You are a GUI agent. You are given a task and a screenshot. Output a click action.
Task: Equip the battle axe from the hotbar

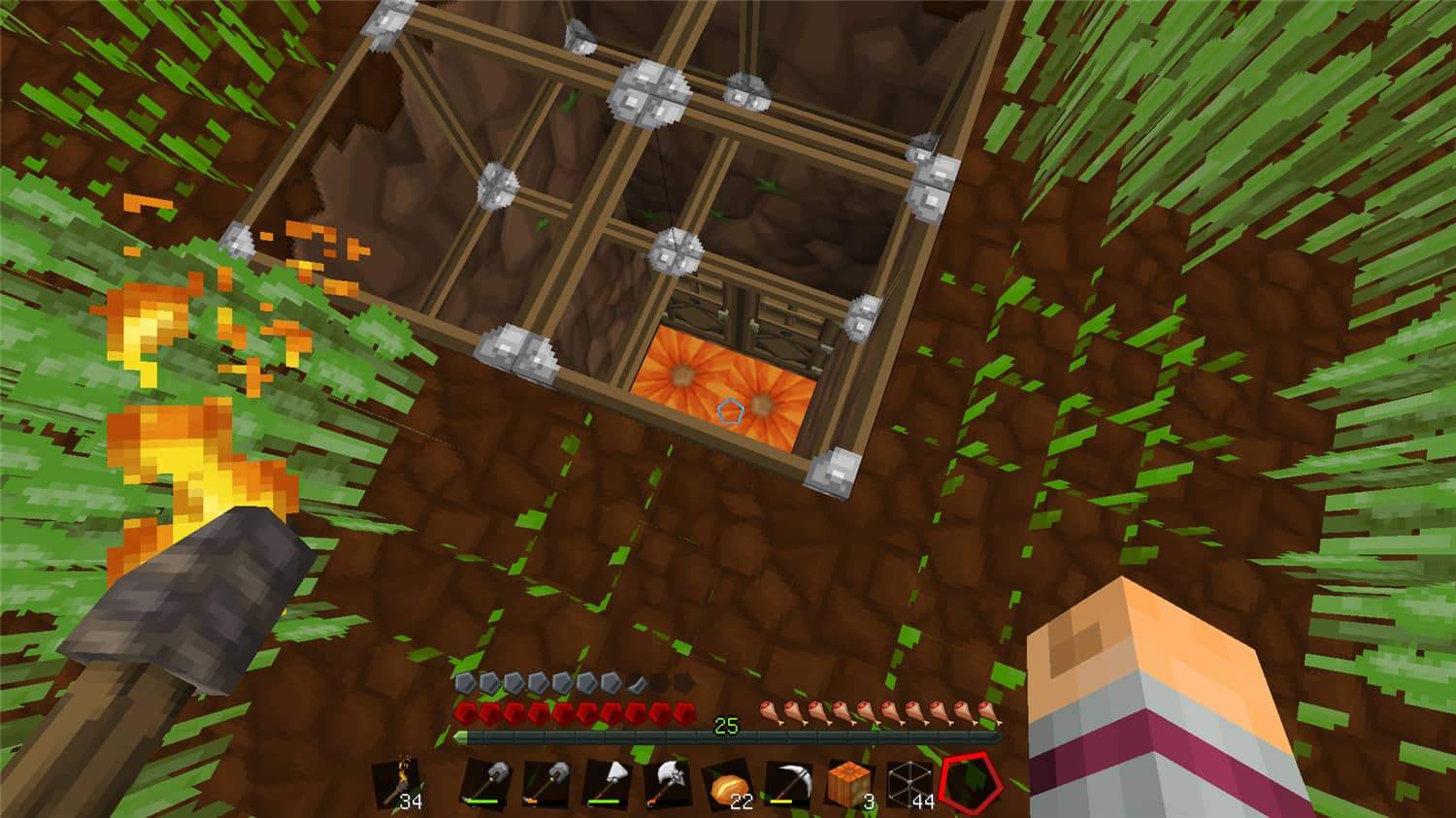tap(668, 782)
